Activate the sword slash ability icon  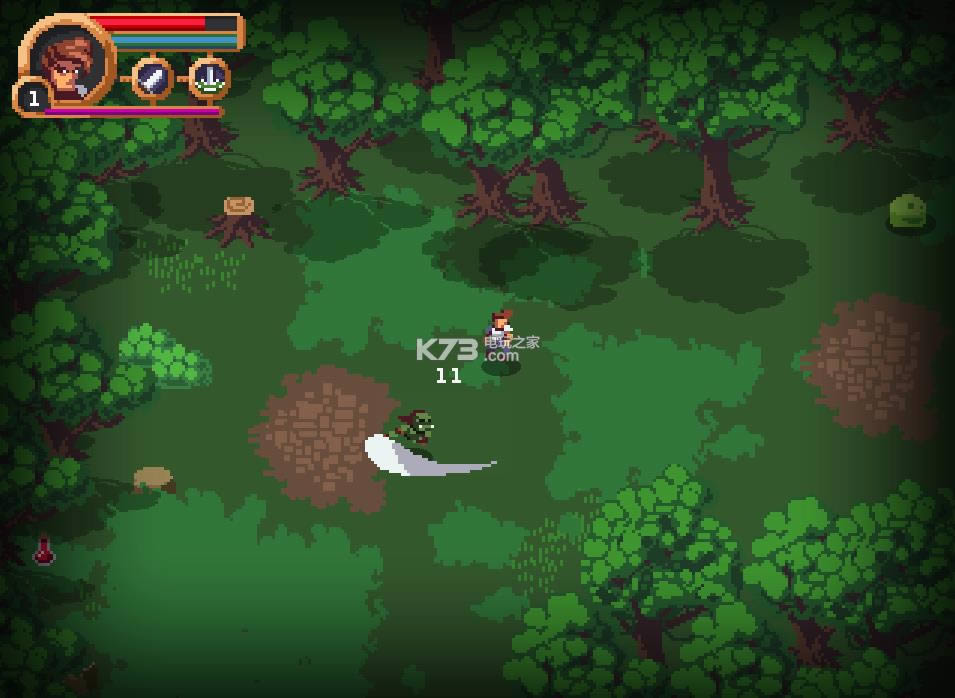153,78
